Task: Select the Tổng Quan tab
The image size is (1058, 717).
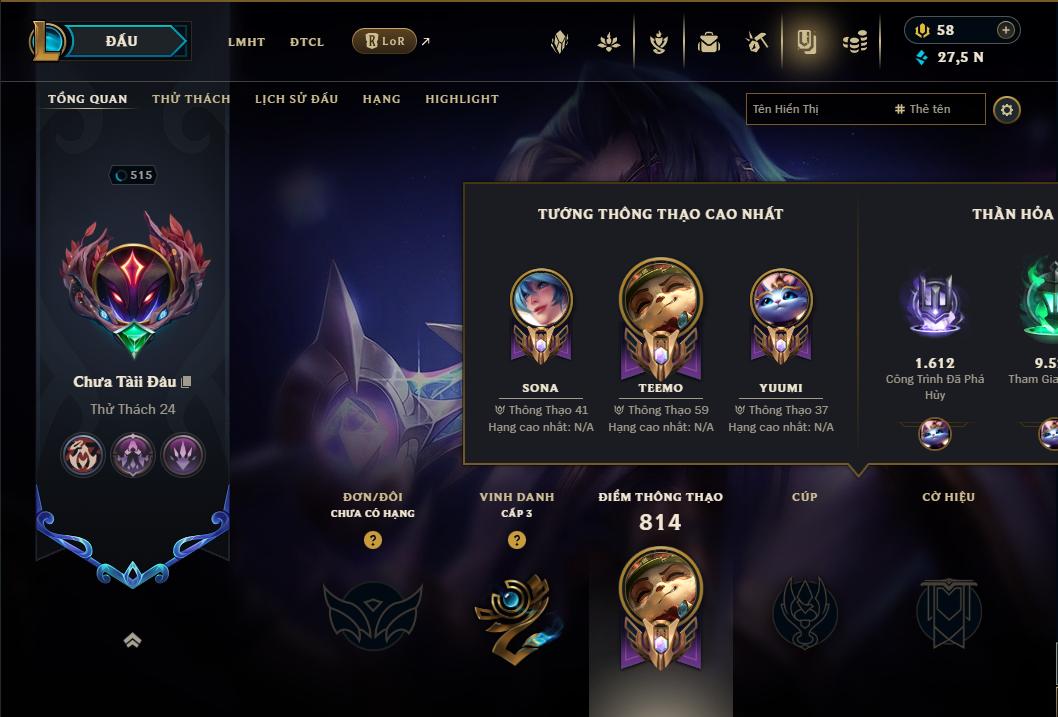Action: 88,99
